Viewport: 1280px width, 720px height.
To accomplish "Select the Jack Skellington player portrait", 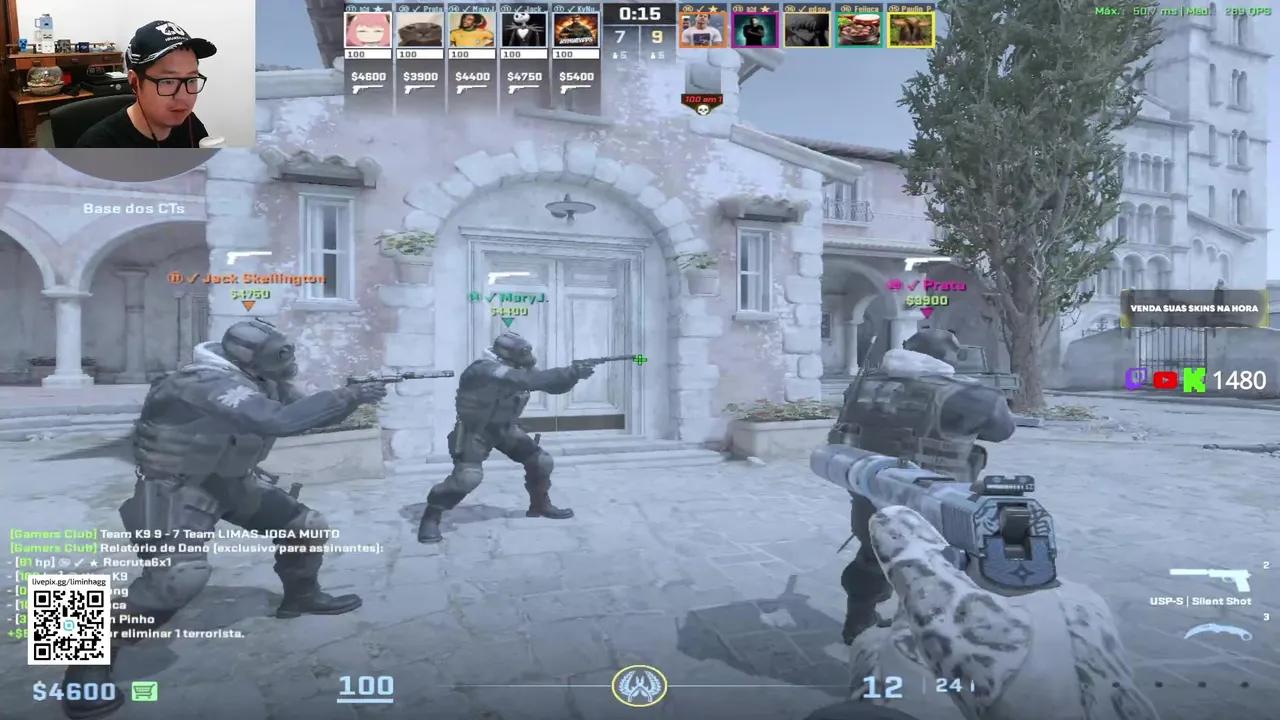I will pos(524,30).
